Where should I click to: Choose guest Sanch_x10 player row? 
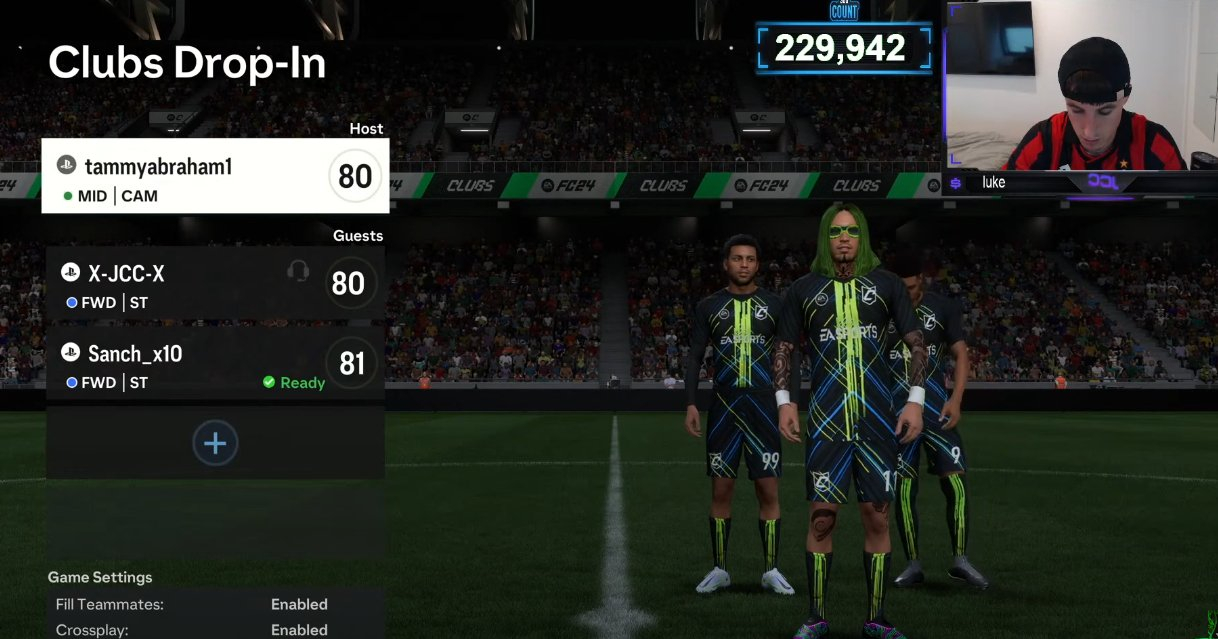214,364
